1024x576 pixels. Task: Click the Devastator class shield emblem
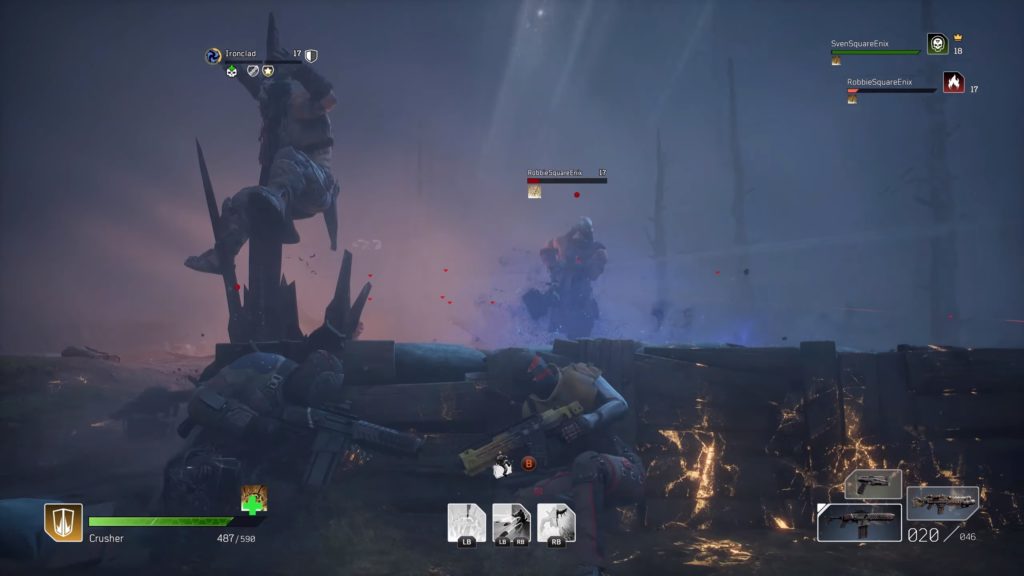pyautogui.click(x=63, y=522)
